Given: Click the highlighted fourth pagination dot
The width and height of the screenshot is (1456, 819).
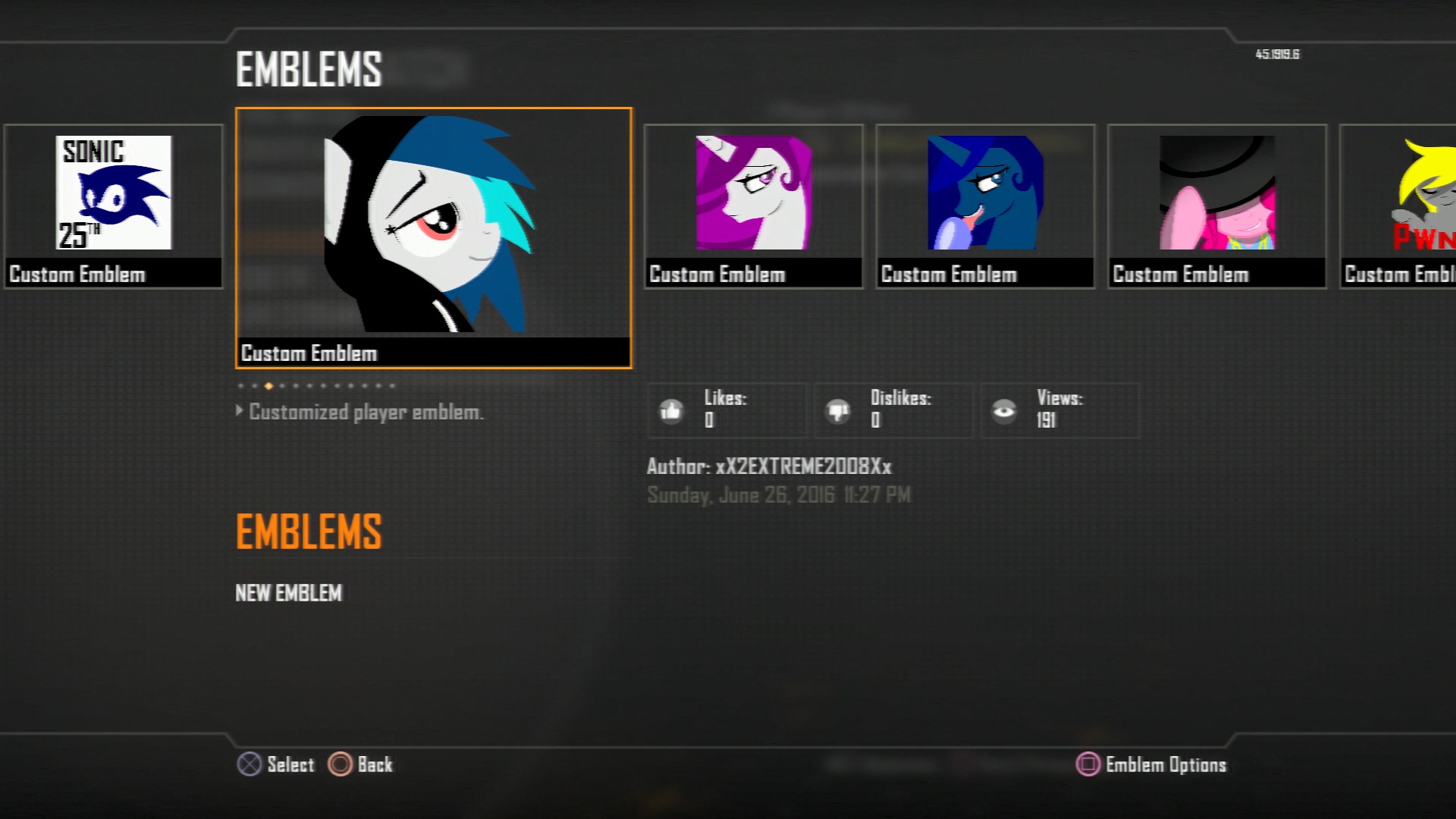Looking at the screenshot, I should [268, 385].
